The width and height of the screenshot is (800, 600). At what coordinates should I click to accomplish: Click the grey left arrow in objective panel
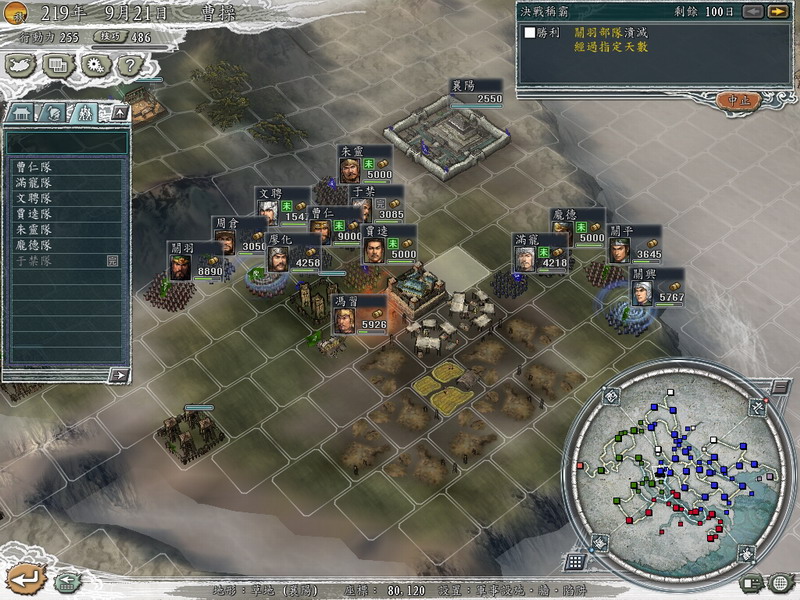(x=753, y=12)
